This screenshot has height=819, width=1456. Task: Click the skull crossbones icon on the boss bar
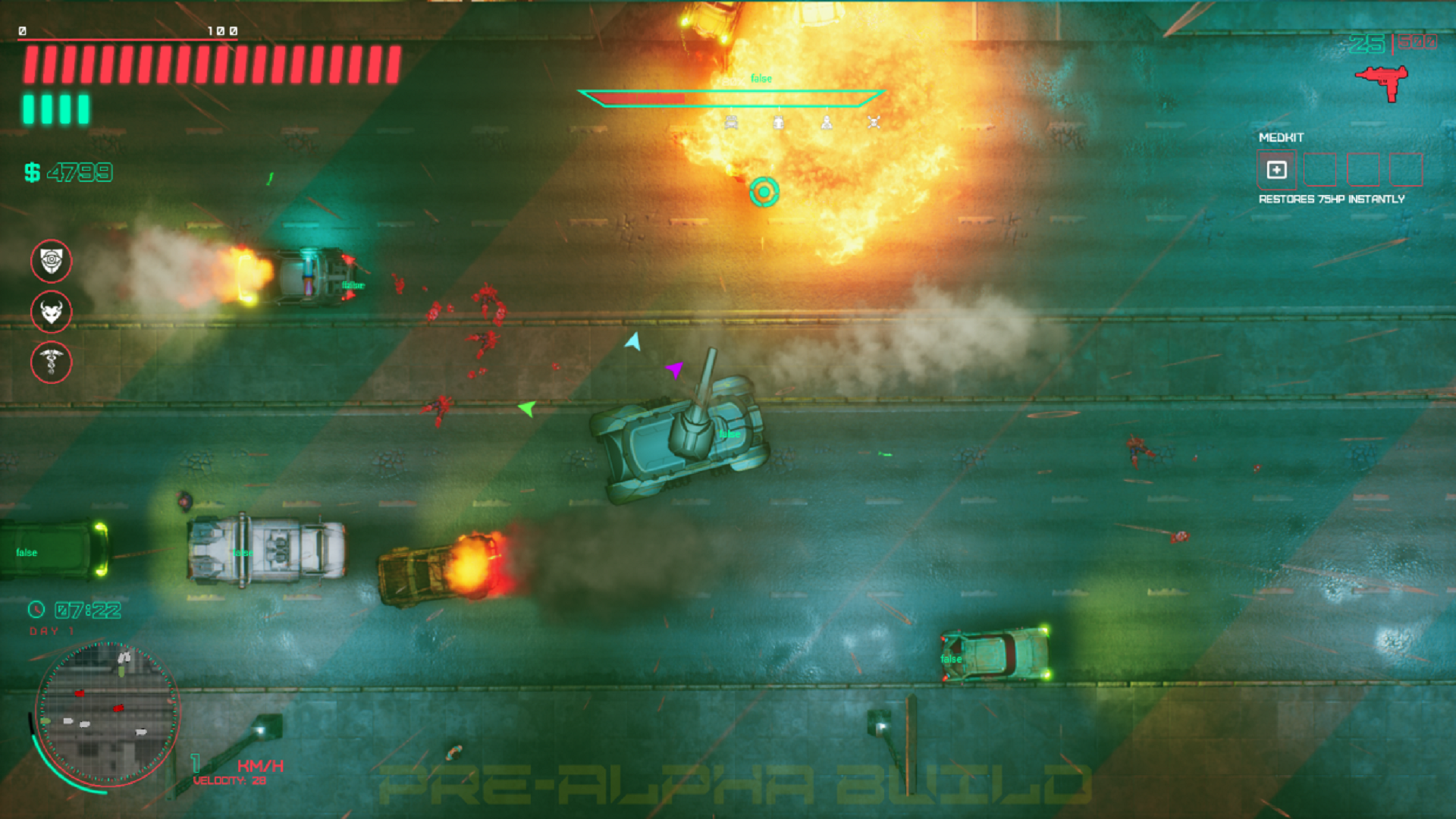(x=876, y=123)
